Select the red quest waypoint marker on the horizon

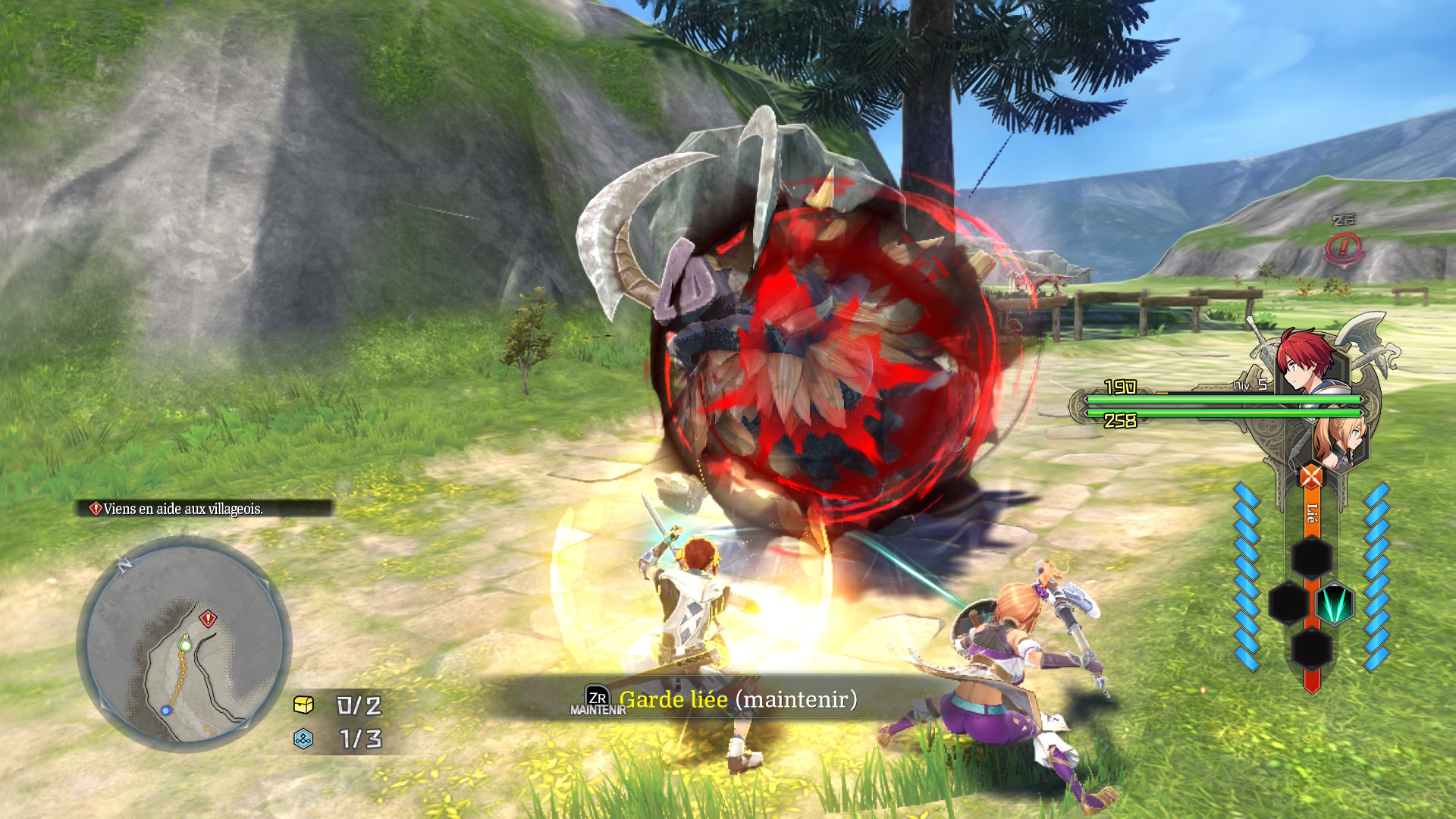(x=1345, y=247)
